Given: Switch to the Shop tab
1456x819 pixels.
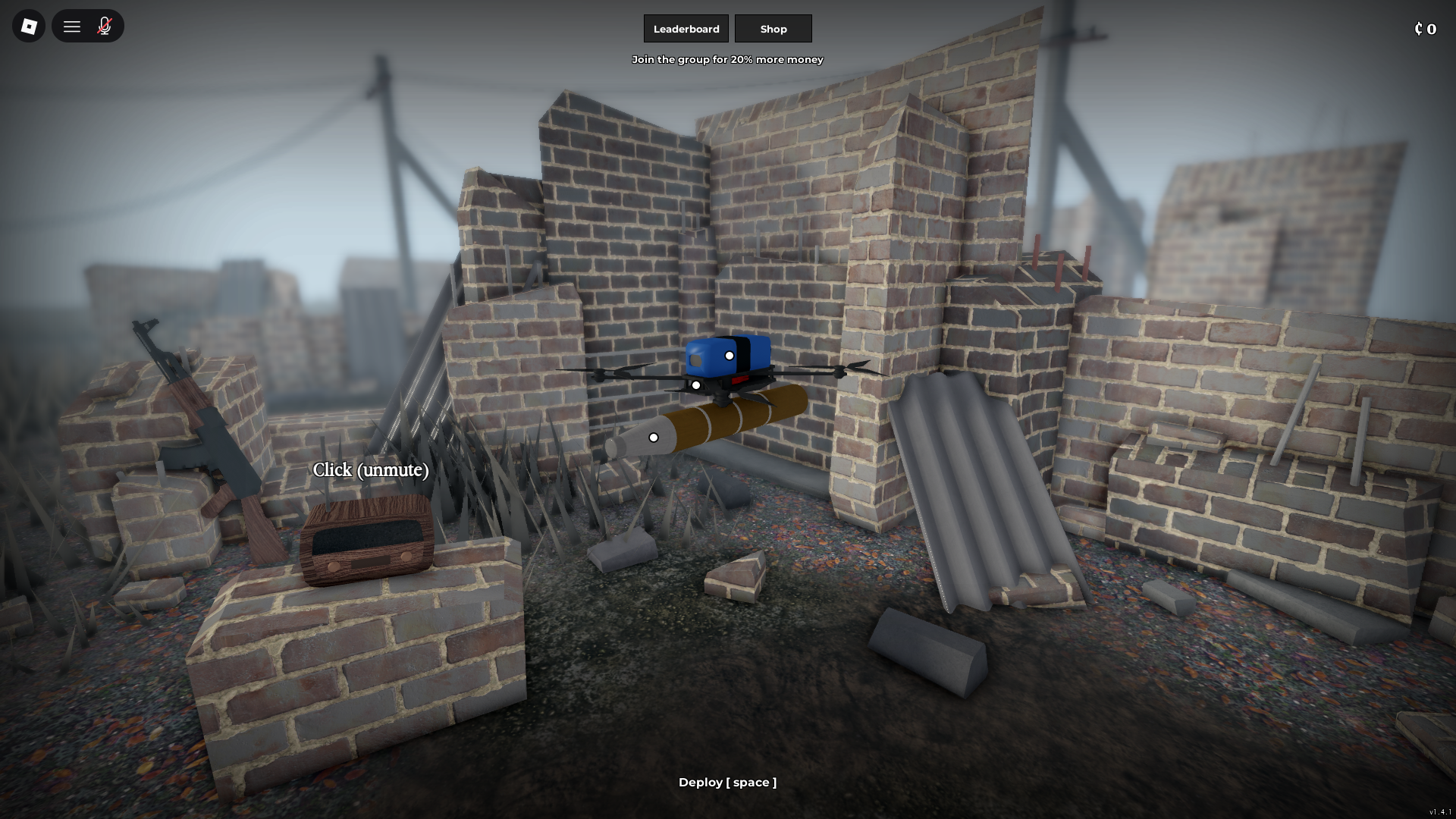Looking at the screenshot, I should pos(773,28).
